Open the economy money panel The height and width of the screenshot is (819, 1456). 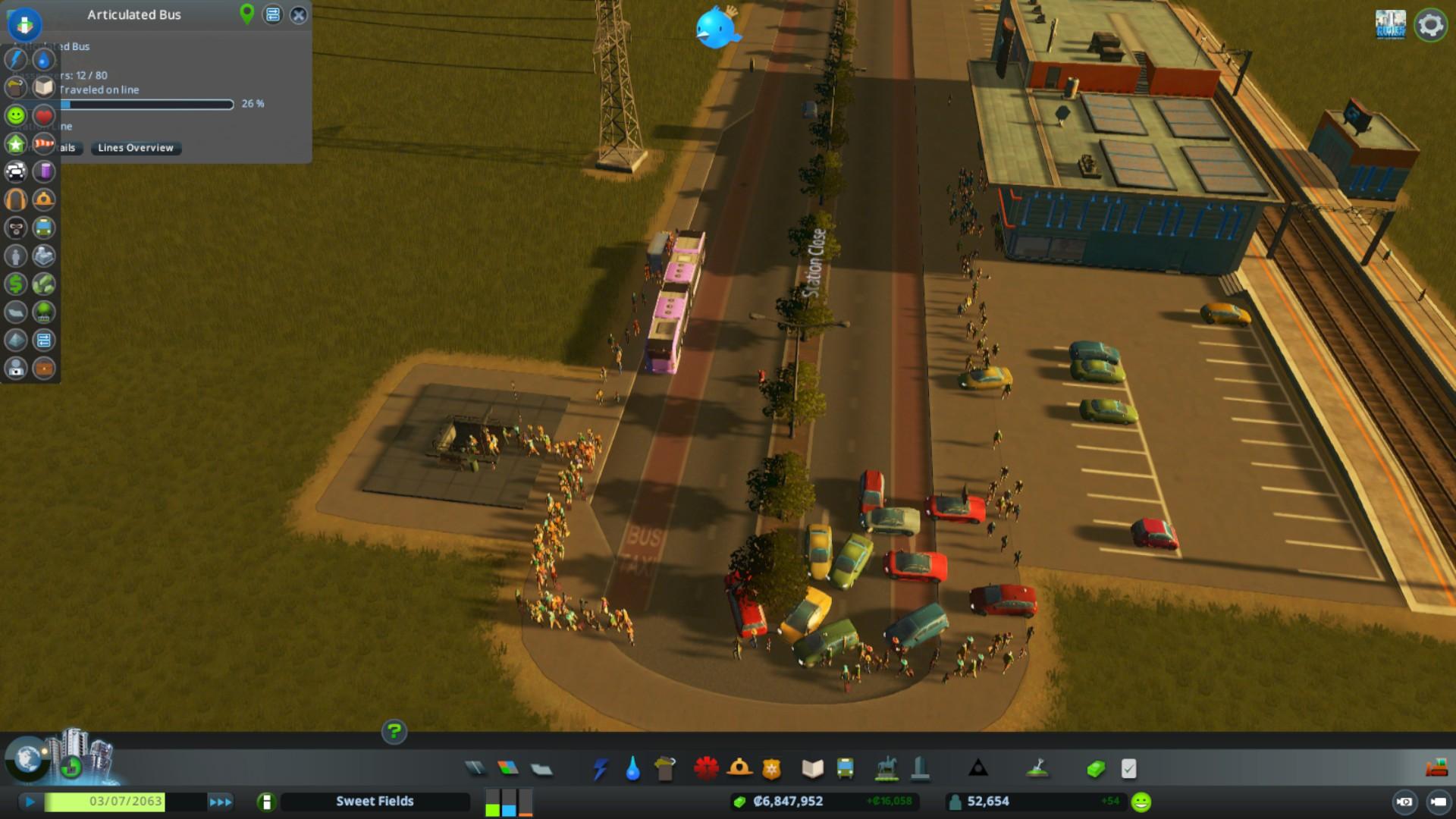(x=1096, y=769)
